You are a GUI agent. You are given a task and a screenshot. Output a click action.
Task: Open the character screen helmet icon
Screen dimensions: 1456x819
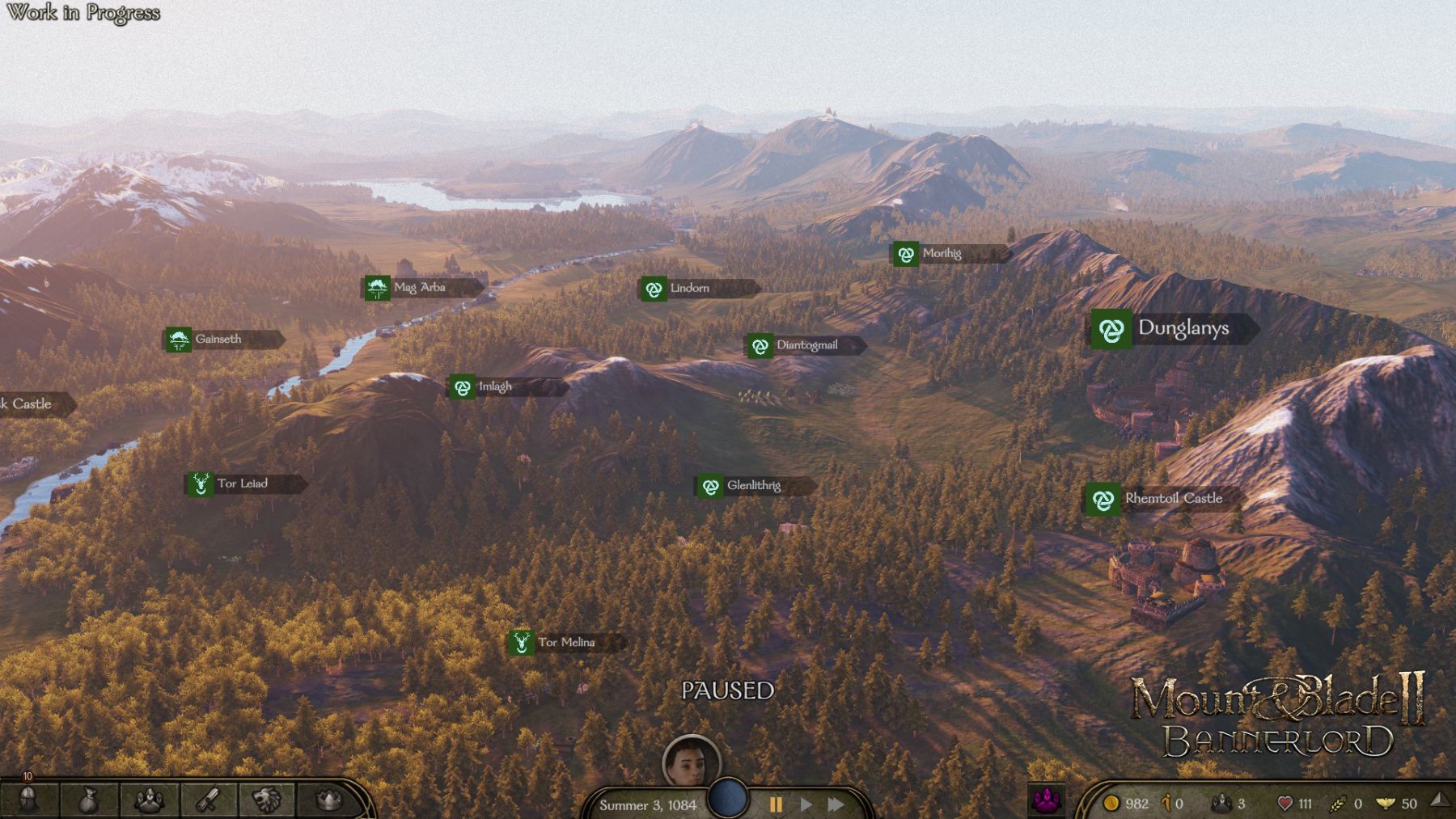(x=28, y=799)
